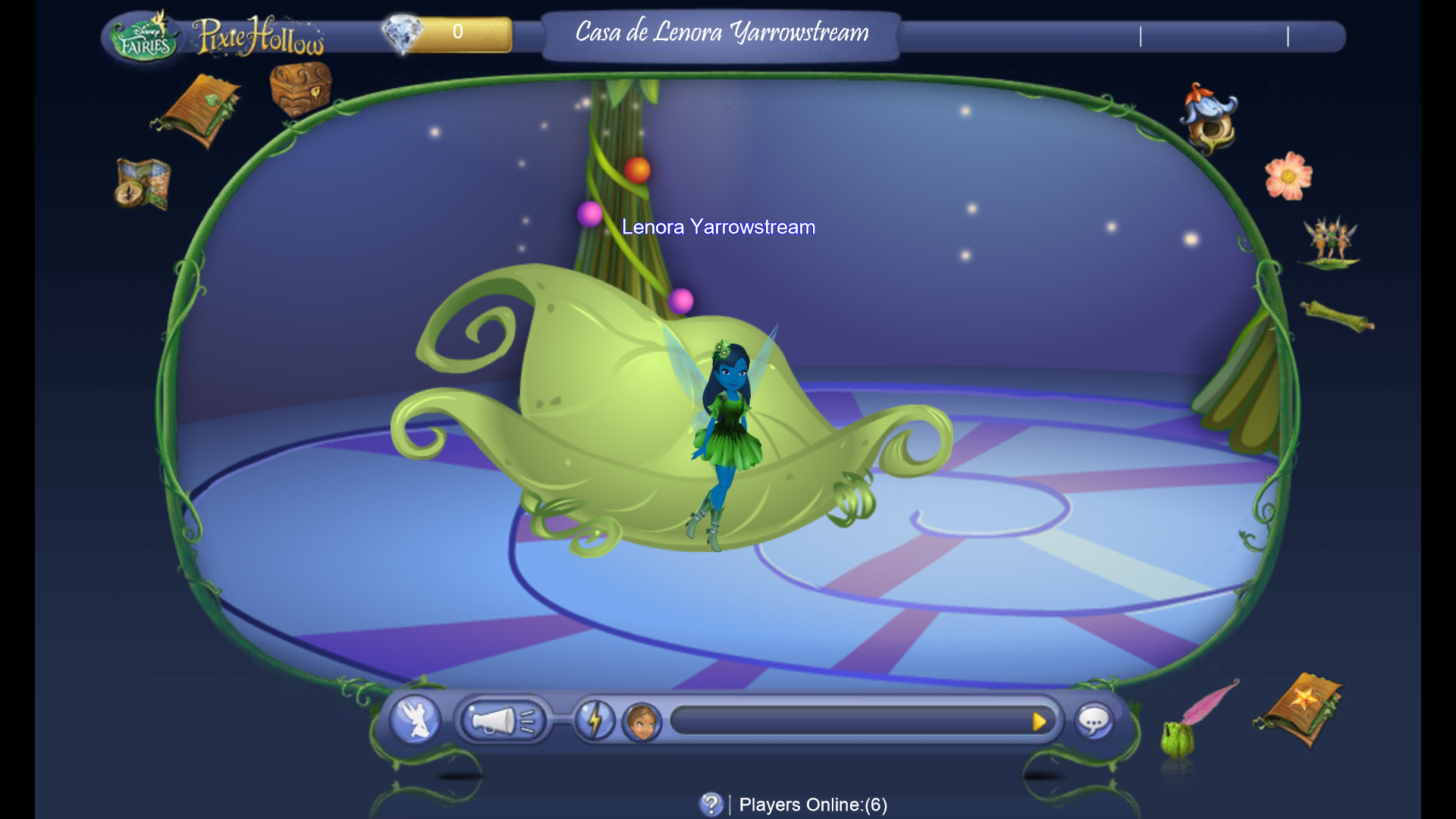The image size is (1456, 819).
Task: Open the leaf journal book icon
Action: pyautogui.click(x=199, y=111)
